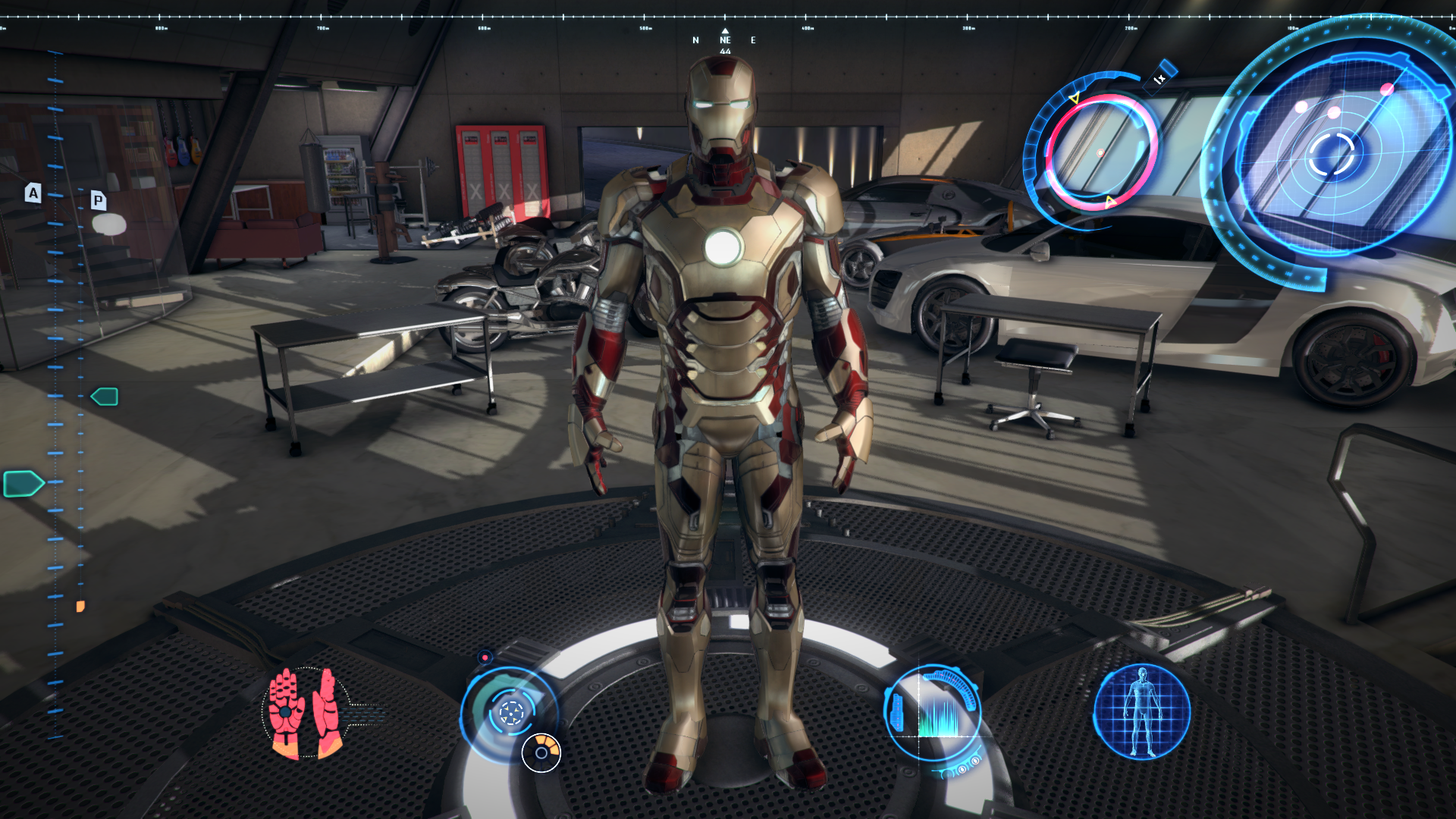This screenshot has height=819, width=1456.
Task: Click the large blue radar minimap
Action: pyautogui.click(x=1332, y=154)
